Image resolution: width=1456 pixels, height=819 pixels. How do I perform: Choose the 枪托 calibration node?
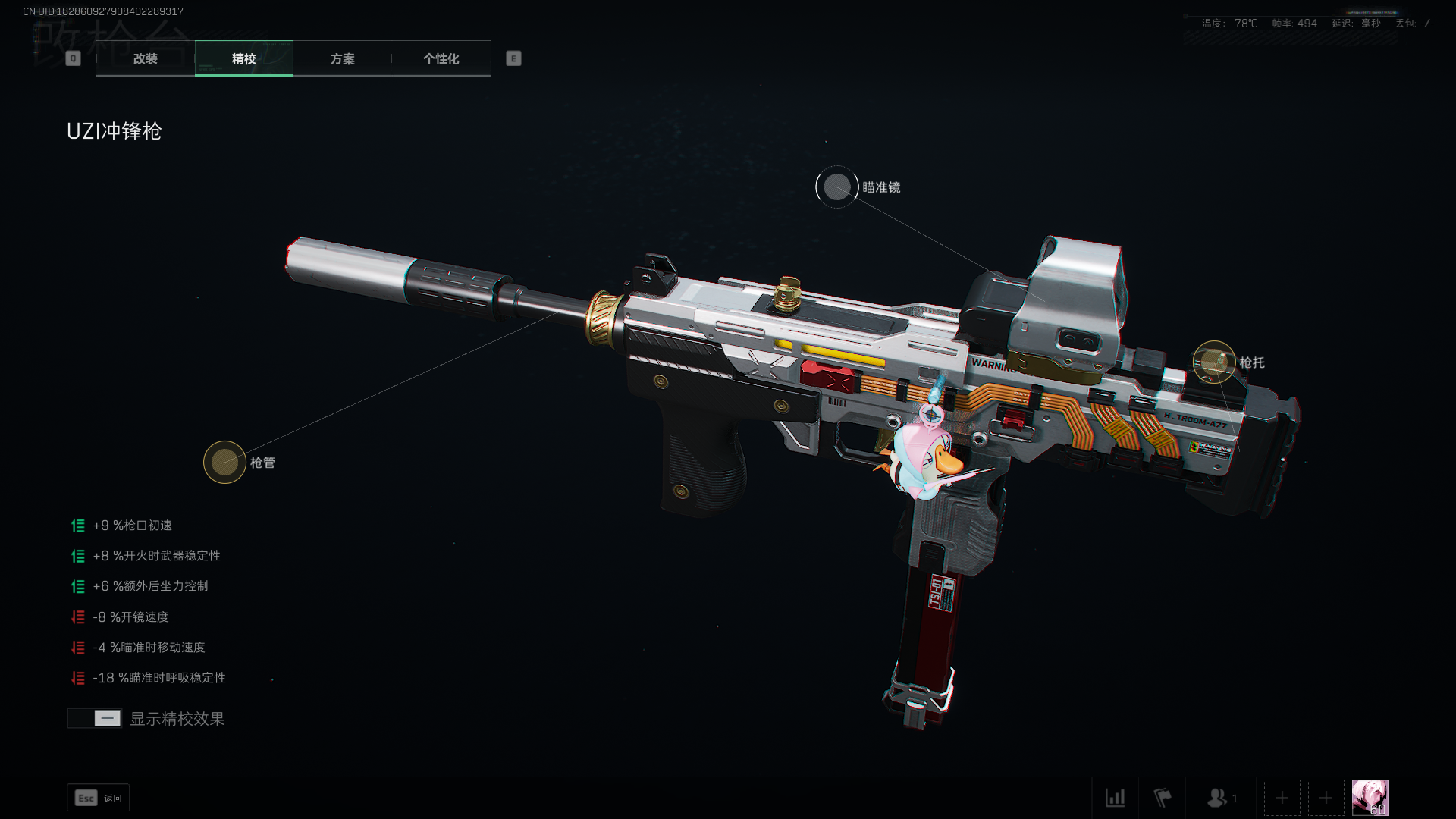pos(1213,362)
